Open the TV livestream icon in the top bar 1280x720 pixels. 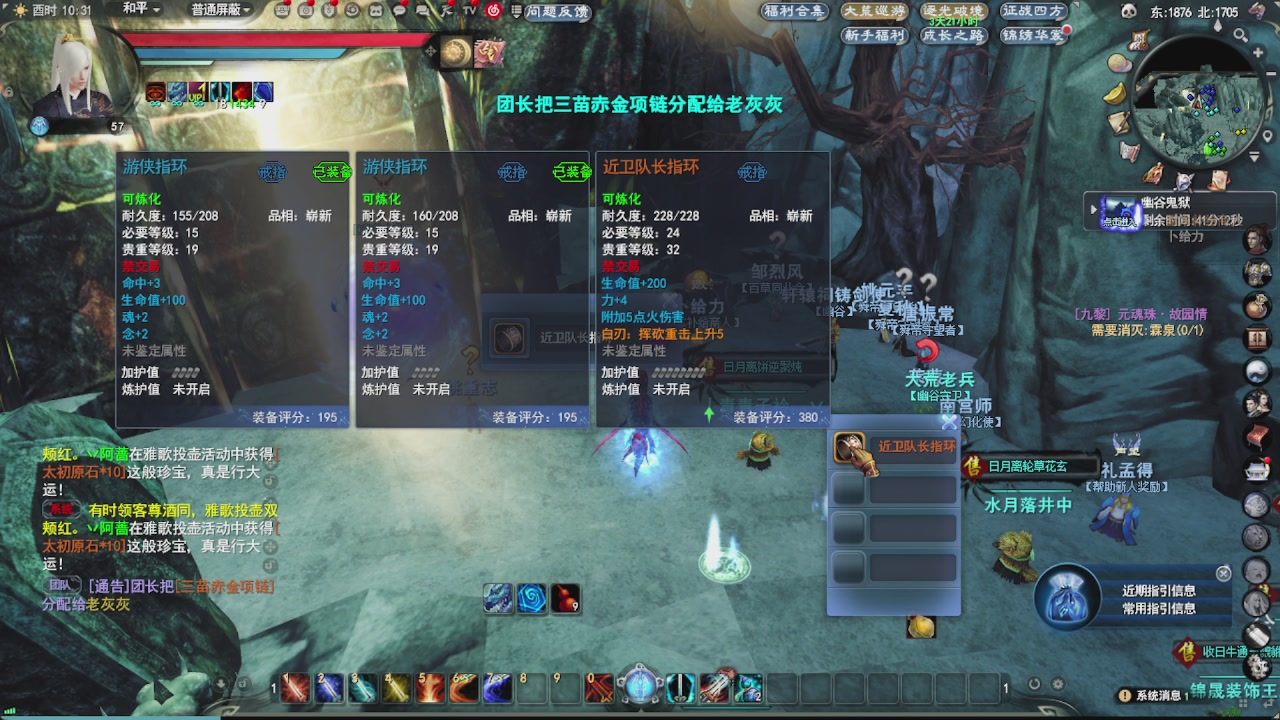coord(467,11)
